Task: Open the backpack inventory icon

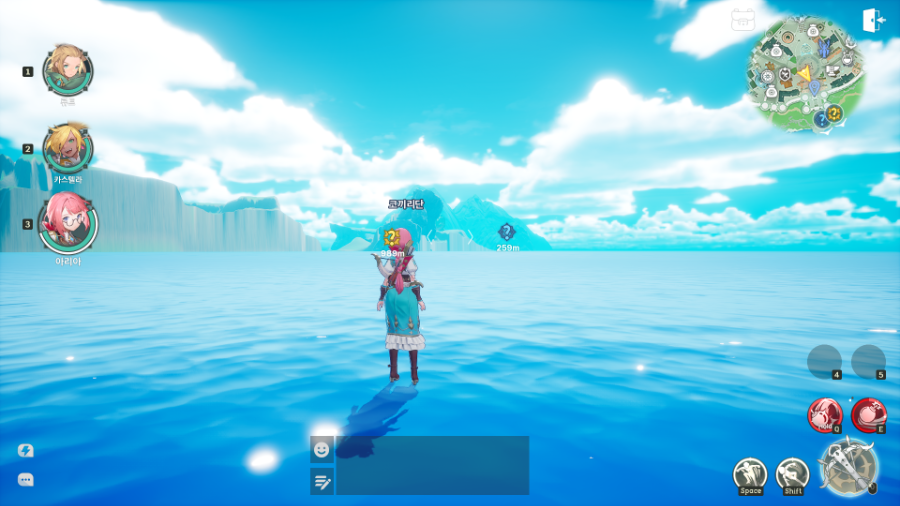Action: pos(743,20)
